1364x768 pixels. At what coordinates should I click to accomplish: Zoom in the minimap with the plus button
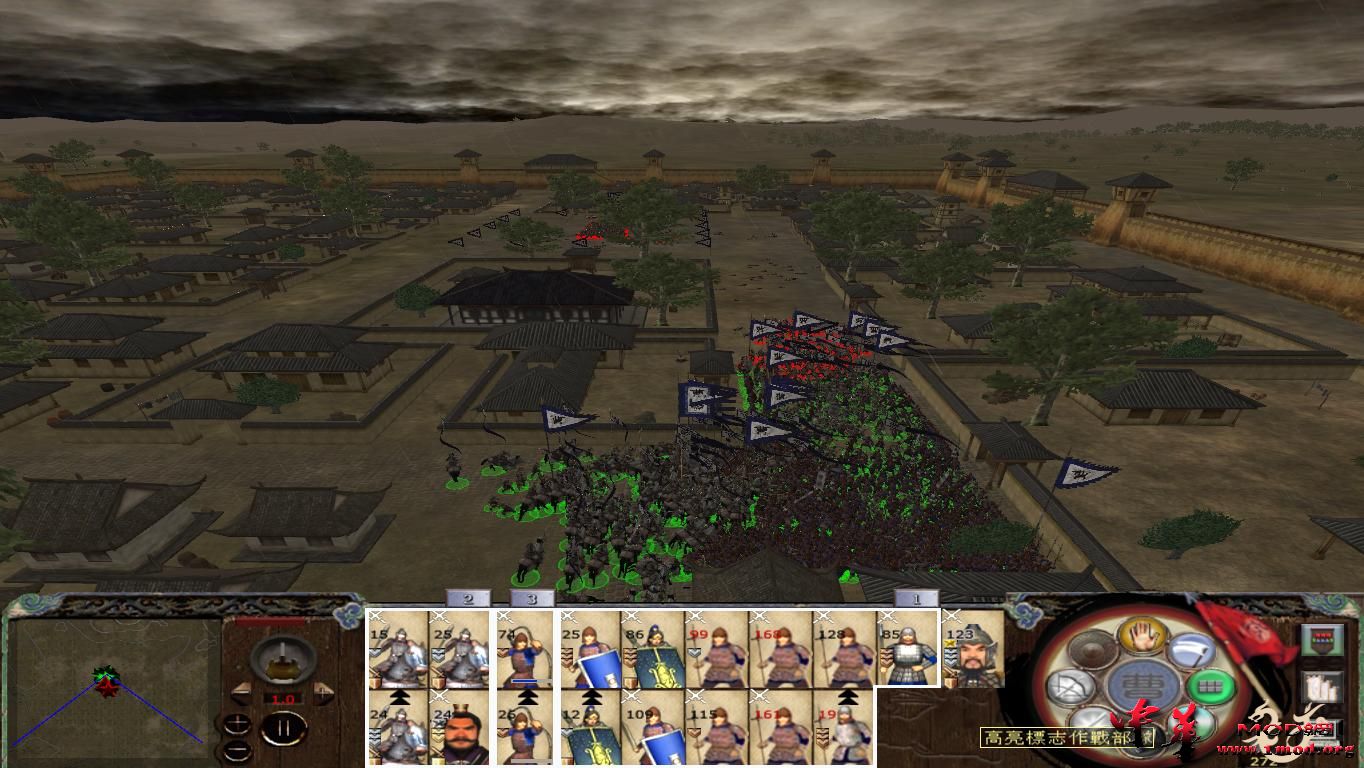coord(237,723)
